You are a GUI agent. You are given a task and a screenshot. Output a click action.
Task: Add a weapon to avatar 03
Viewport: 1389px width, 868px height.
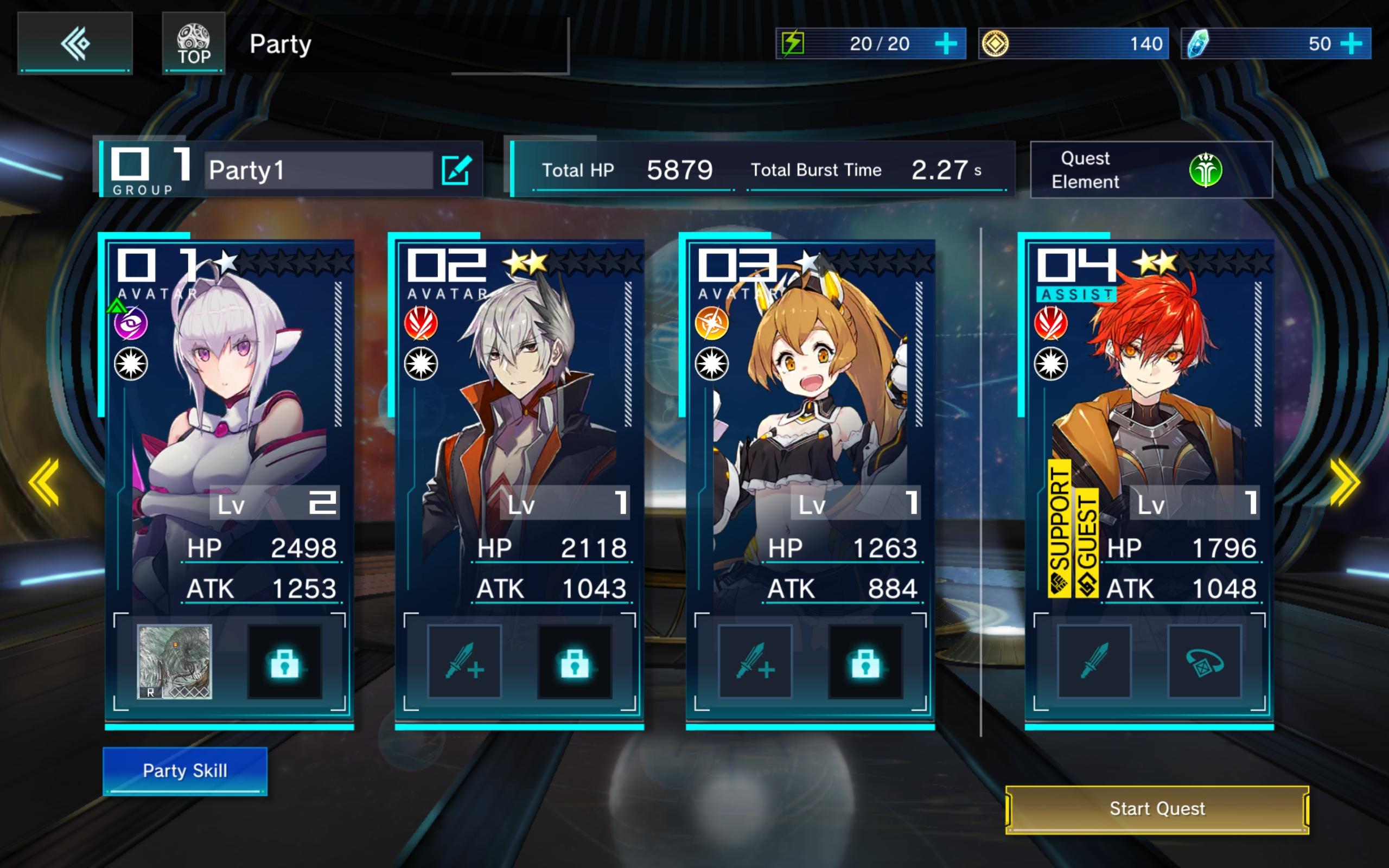tap(755, 661)
